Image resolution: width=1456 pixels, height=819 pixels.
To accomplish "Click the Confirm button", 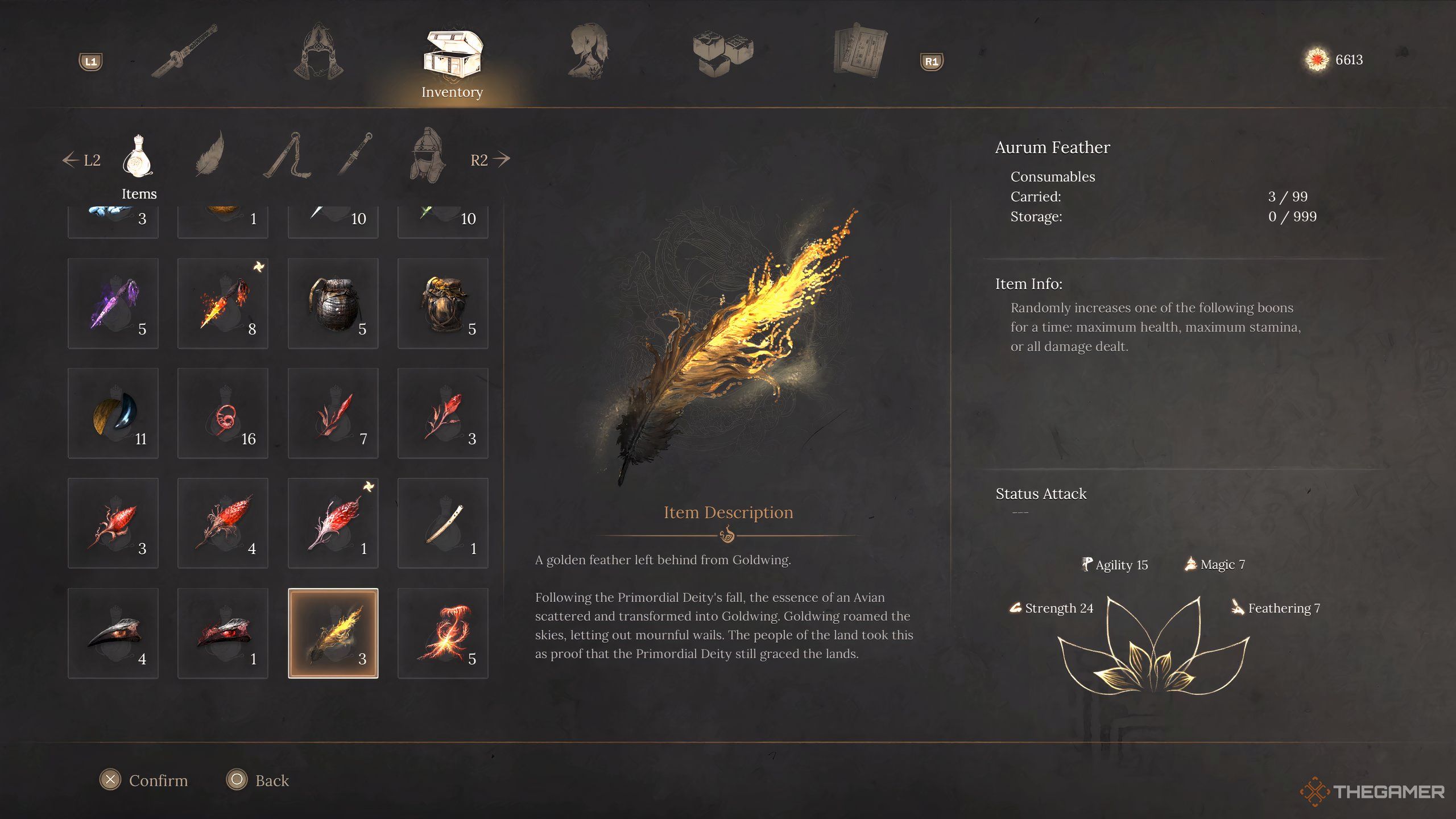I will 144,780.
